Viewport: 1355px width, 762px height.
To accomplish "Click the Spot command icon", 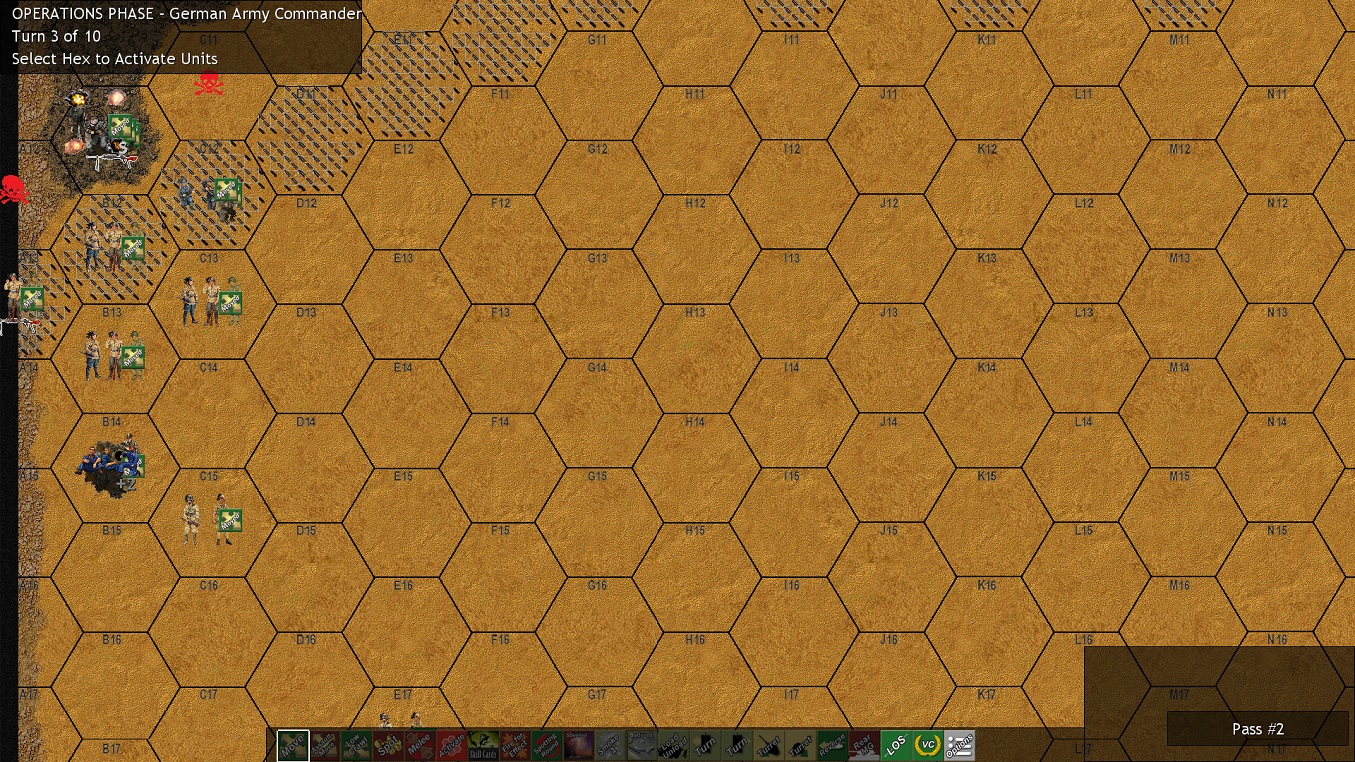I will (x=388, y=744).
